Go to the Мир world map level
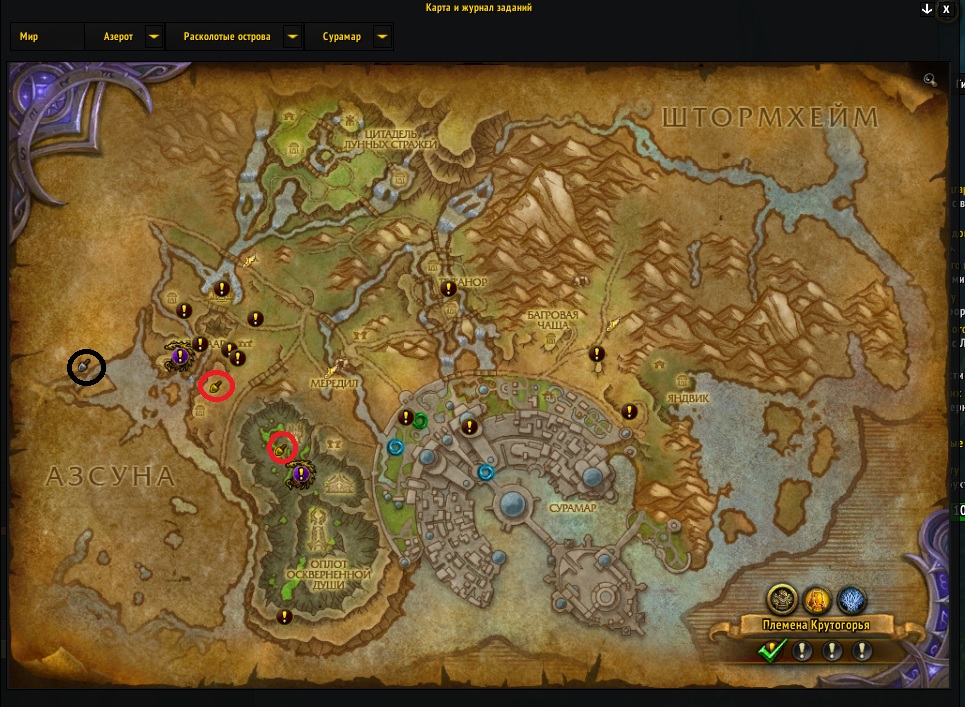 [x=29, y=37]
